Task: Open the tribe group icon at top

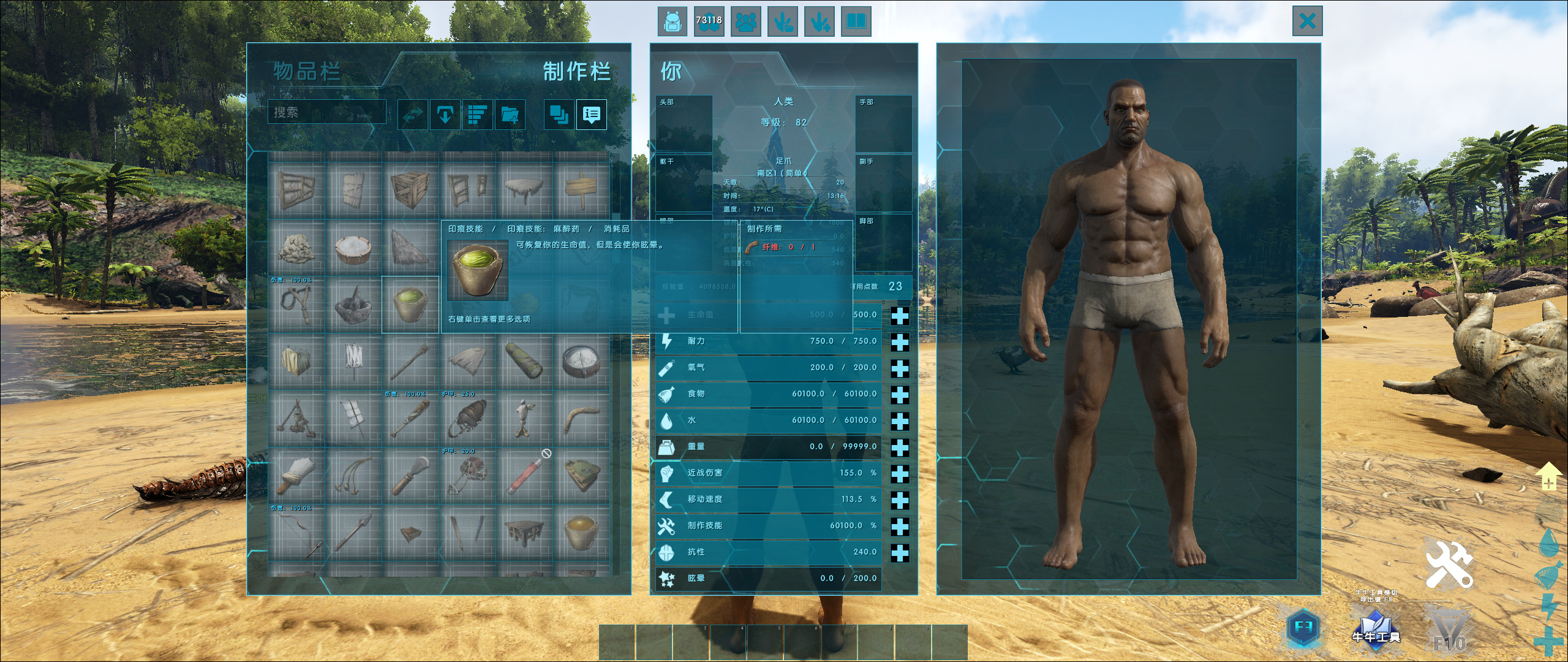Action: point(745,22)
